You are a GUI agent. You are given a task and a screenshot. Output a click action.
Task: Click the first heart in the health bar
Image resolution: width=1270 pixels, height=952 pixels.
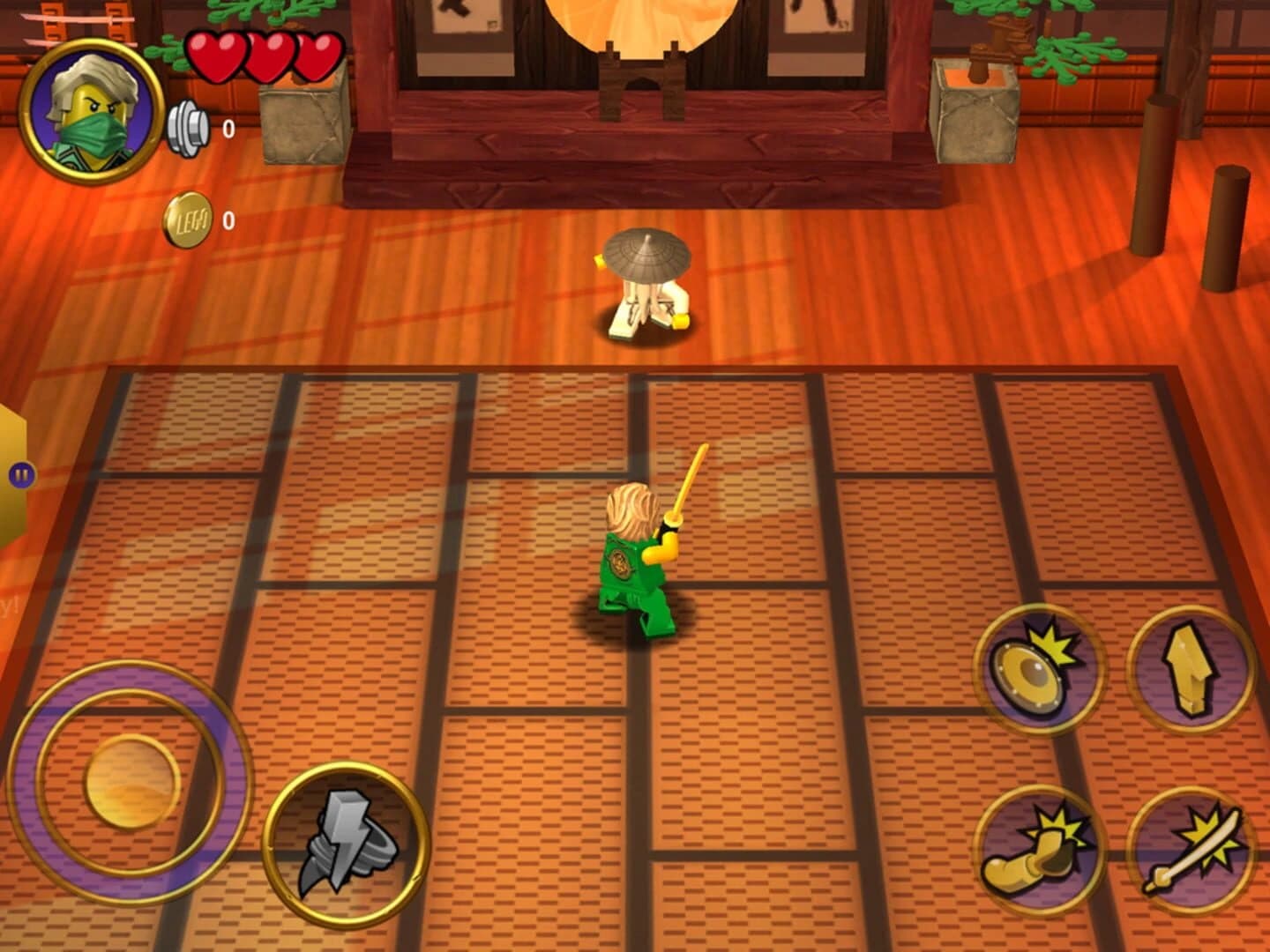click(x=214, y=53)
